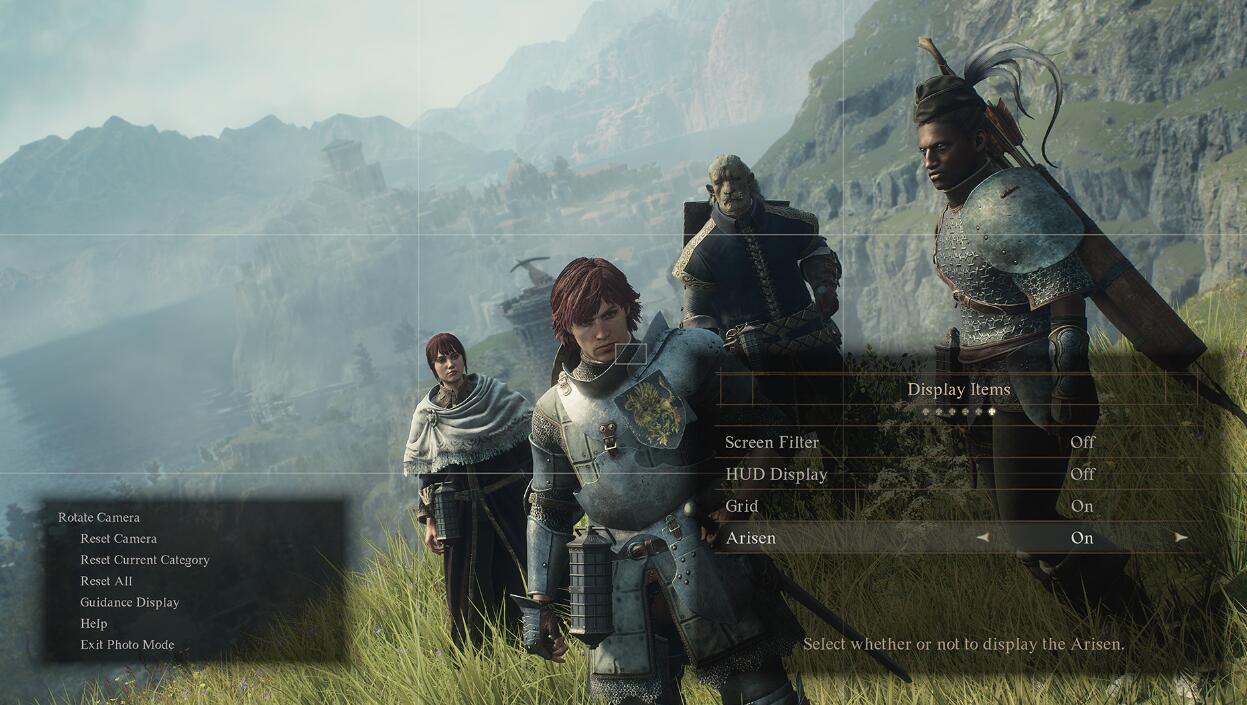Click the Display Items category header
1247x705 pixels.
click(958, 390)
